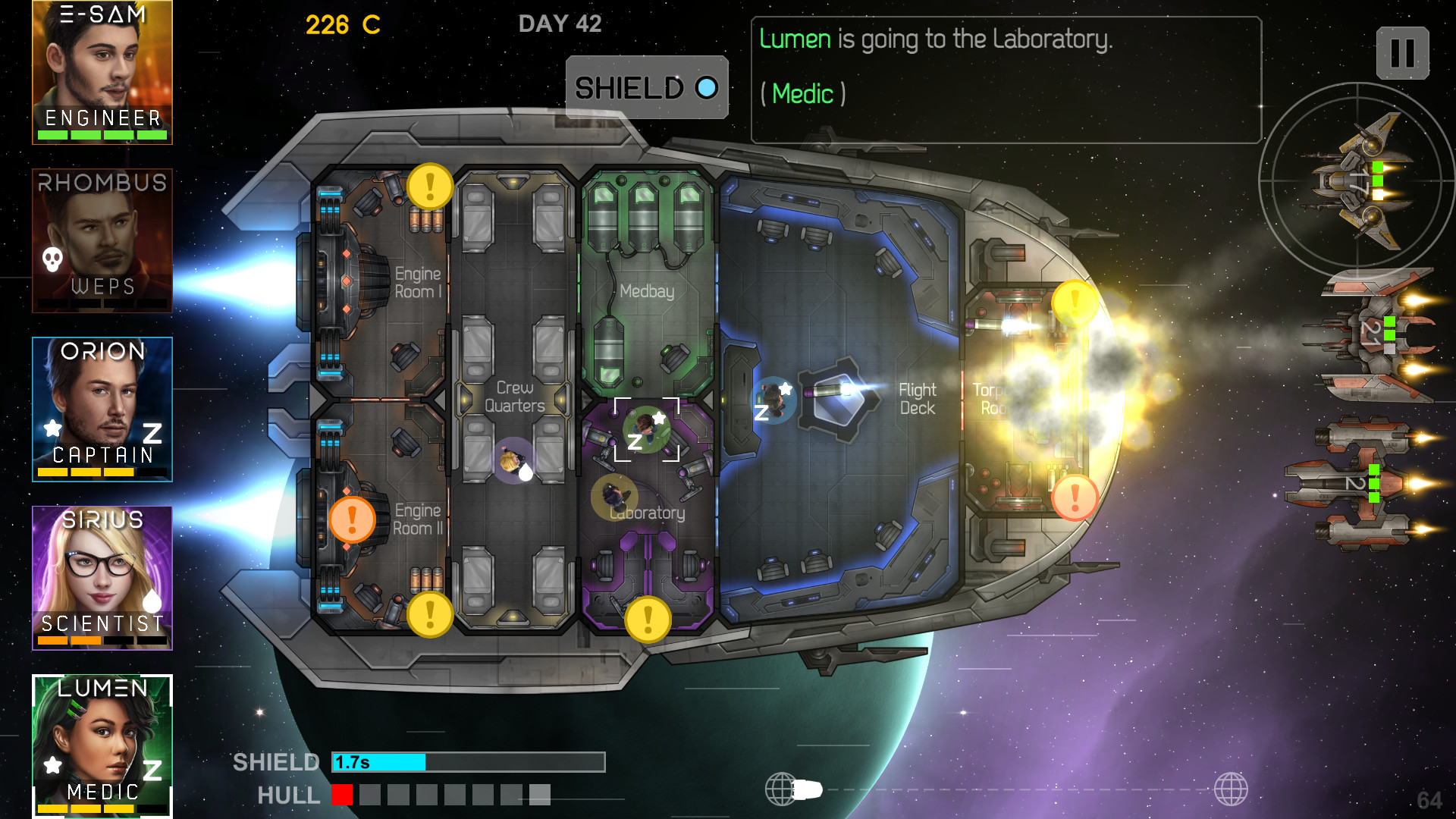Select the Flight Deck room
Screen dimensions: 1456x819
point(917,399)
